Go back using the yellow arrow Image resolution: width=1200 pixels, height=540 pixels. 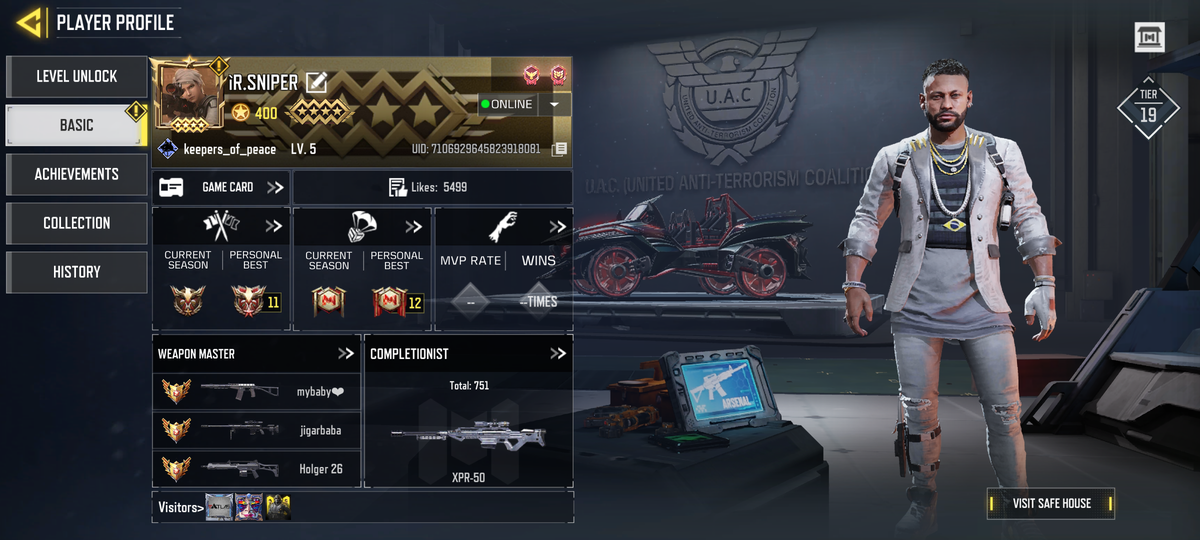pos(30,22)
